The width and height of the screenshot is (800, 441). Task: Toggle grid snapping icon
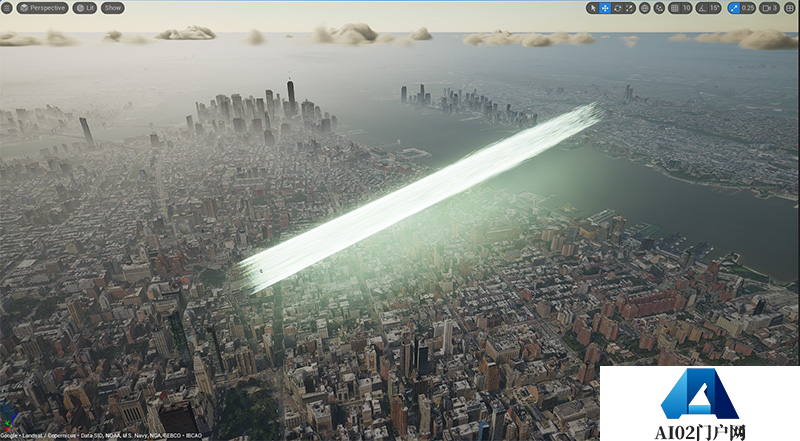click(x=674, y=8)
